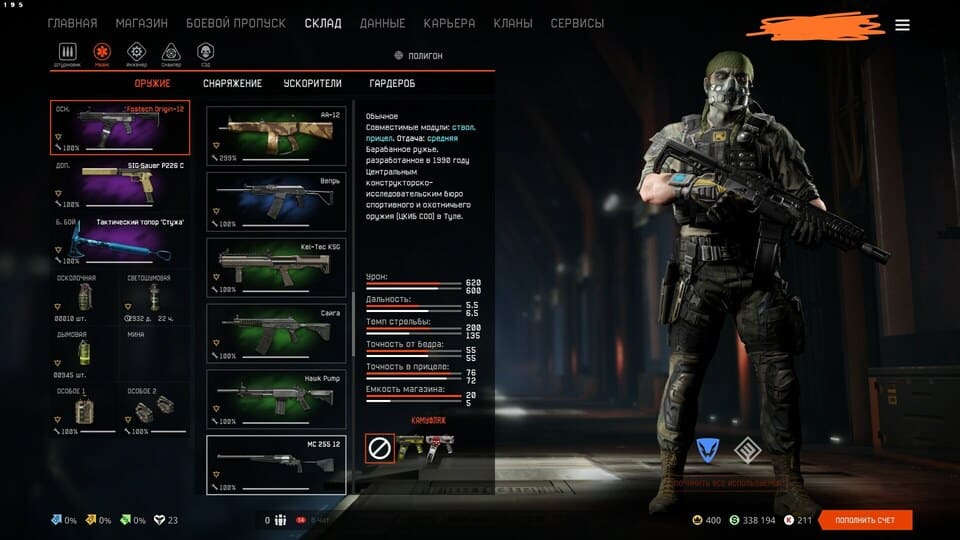The image size is (960, 540).
Task: Select the skull СЭД class icon
Action: click(x=205, y=52)
